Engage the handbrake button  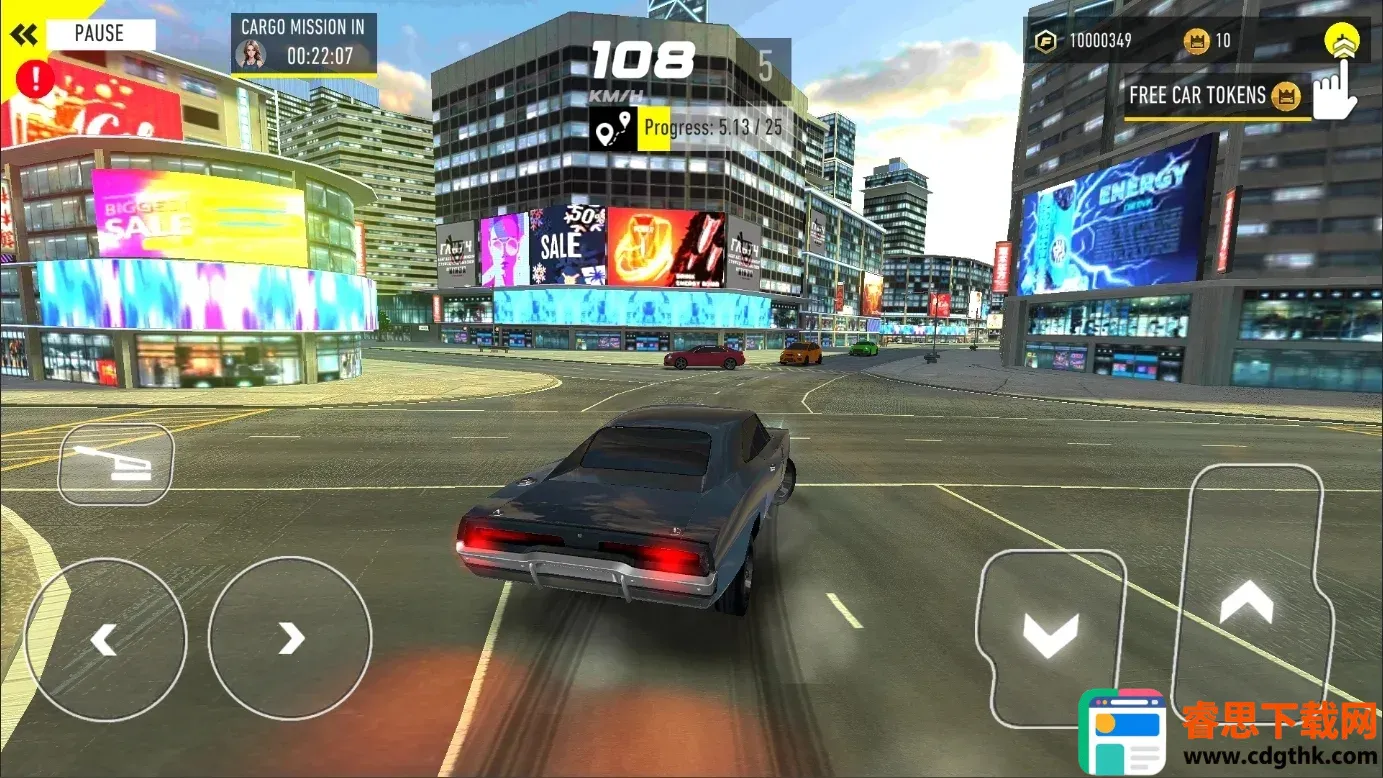click(116, 464)
